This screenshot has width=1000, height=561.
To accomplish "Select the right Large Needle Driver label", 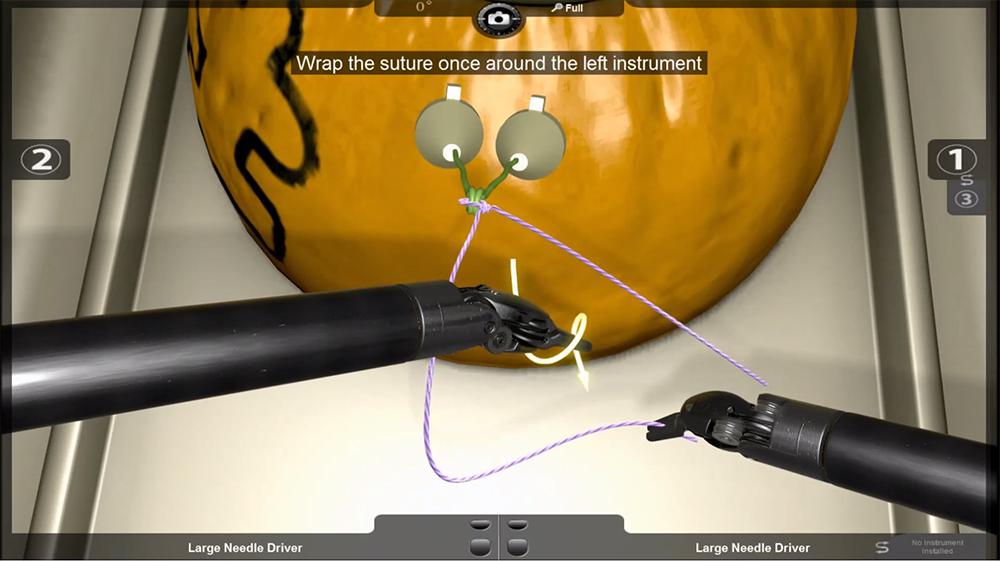I will point(752,547).
